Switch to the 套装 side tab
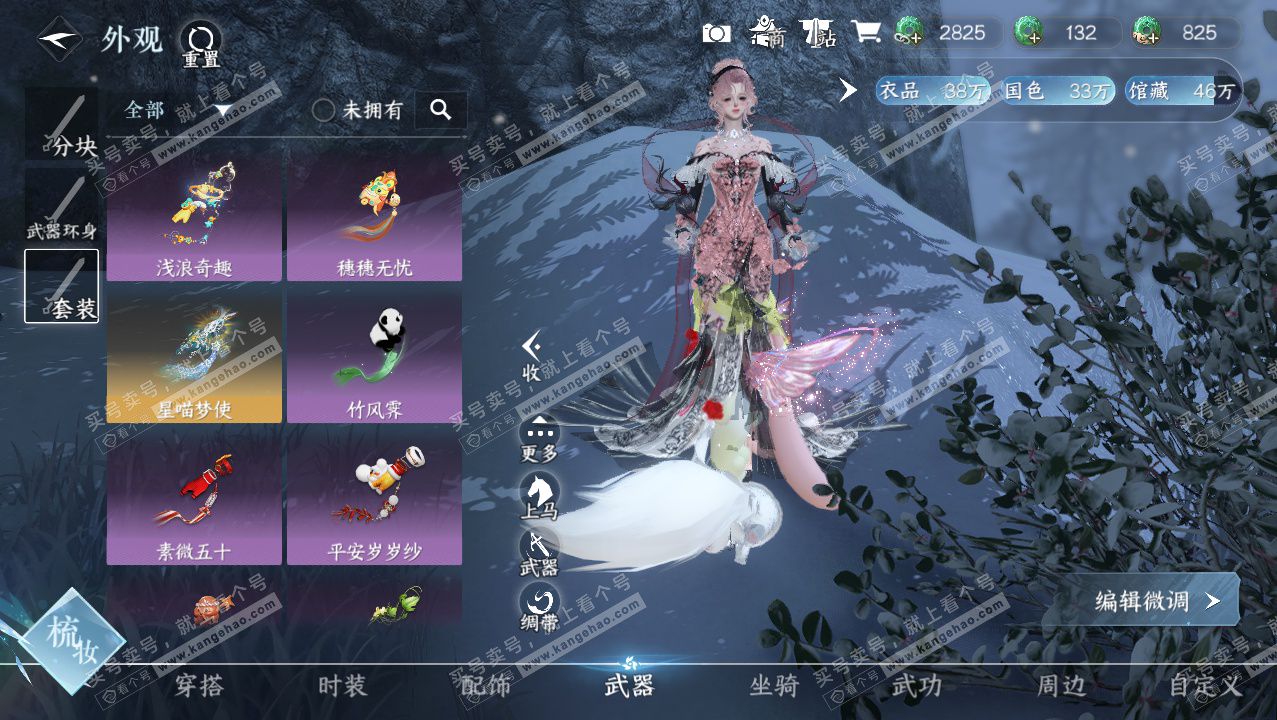The image size is (1277, 720). click(x=62, y=286)
